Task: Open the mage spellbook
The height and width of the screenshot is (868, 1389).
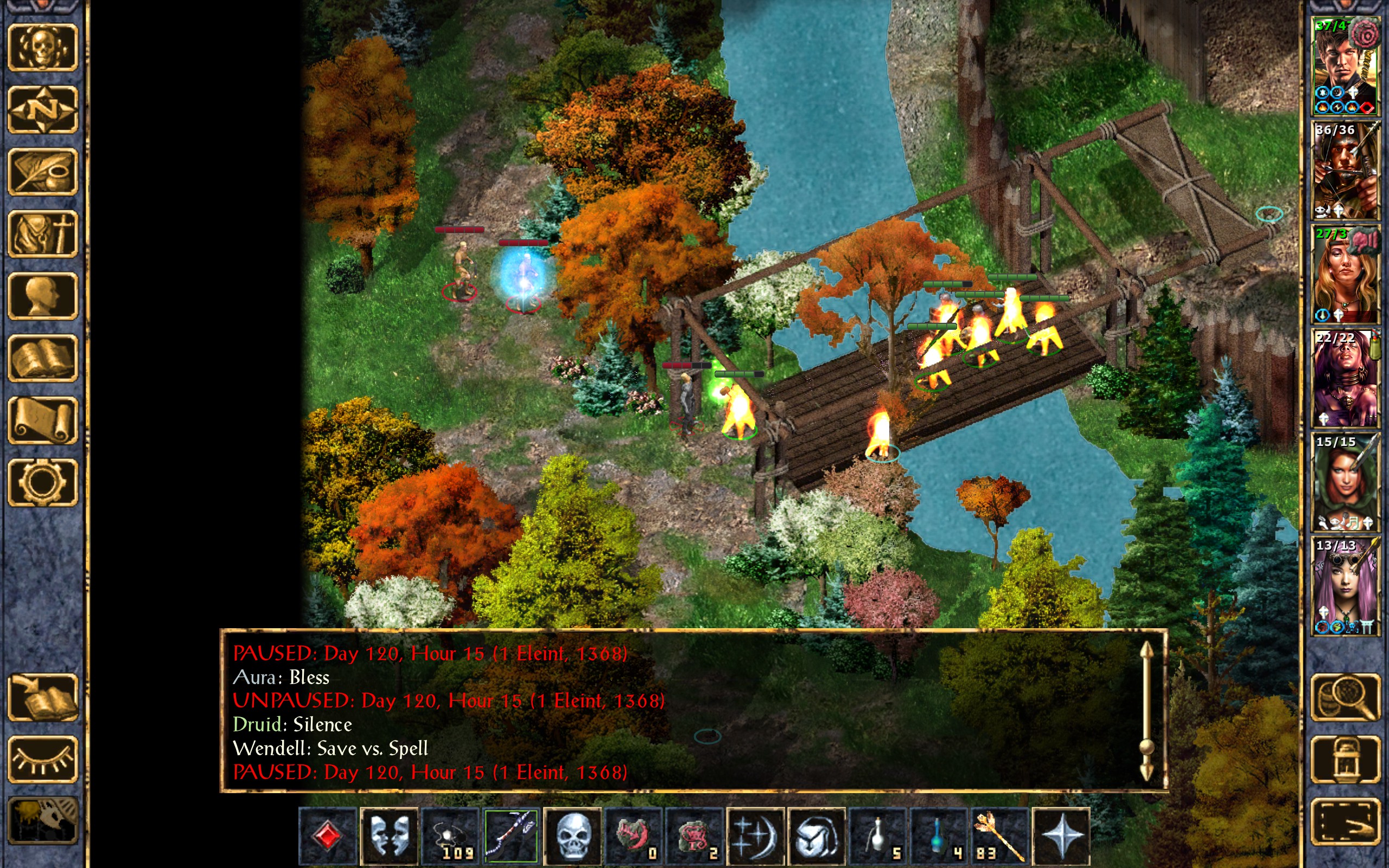Action: click(x=42, y=358)
